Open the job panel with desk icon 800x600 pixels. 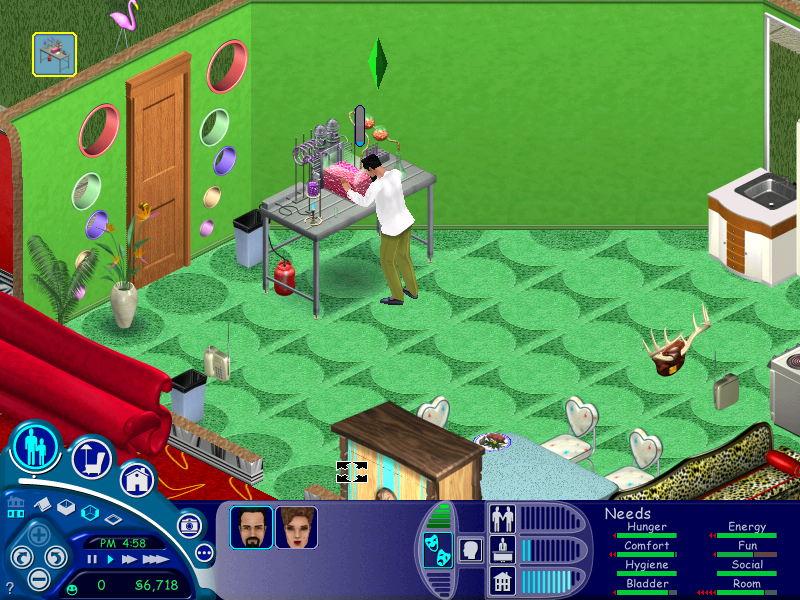(501, 549)
